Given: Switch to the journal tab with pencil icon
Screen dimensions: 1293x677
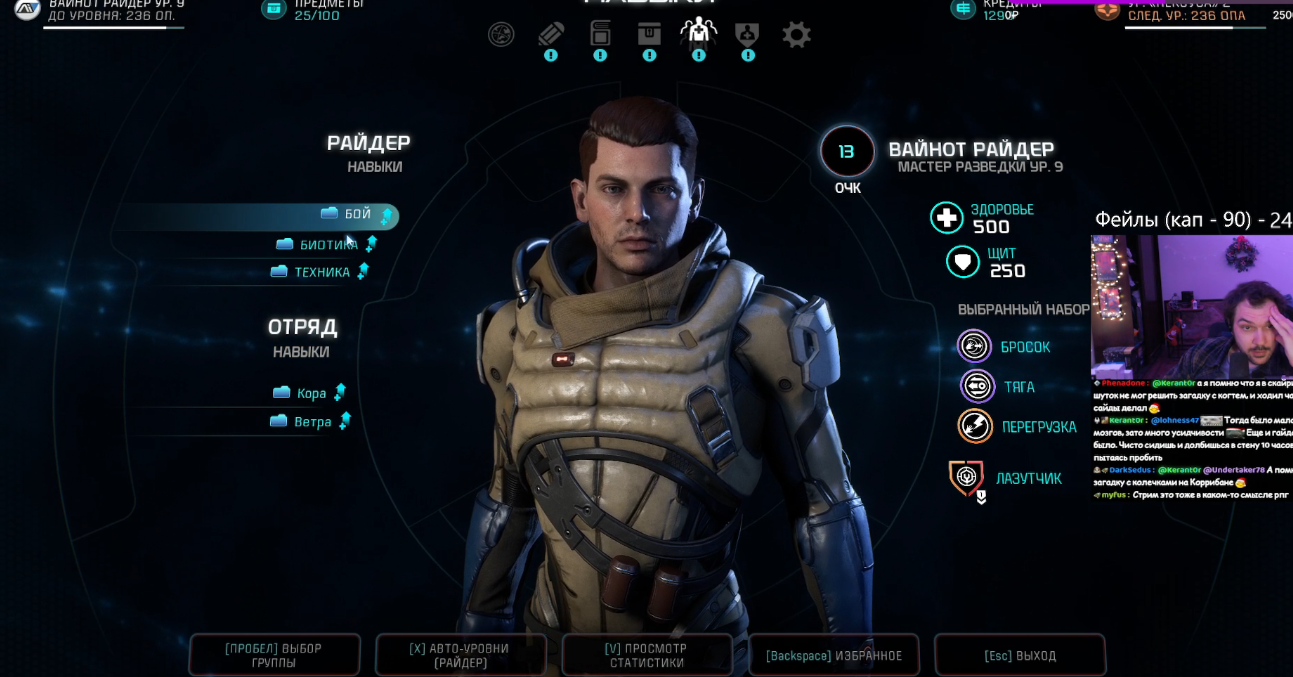Looking at the screenshot, I should click(x=550, y=34).
